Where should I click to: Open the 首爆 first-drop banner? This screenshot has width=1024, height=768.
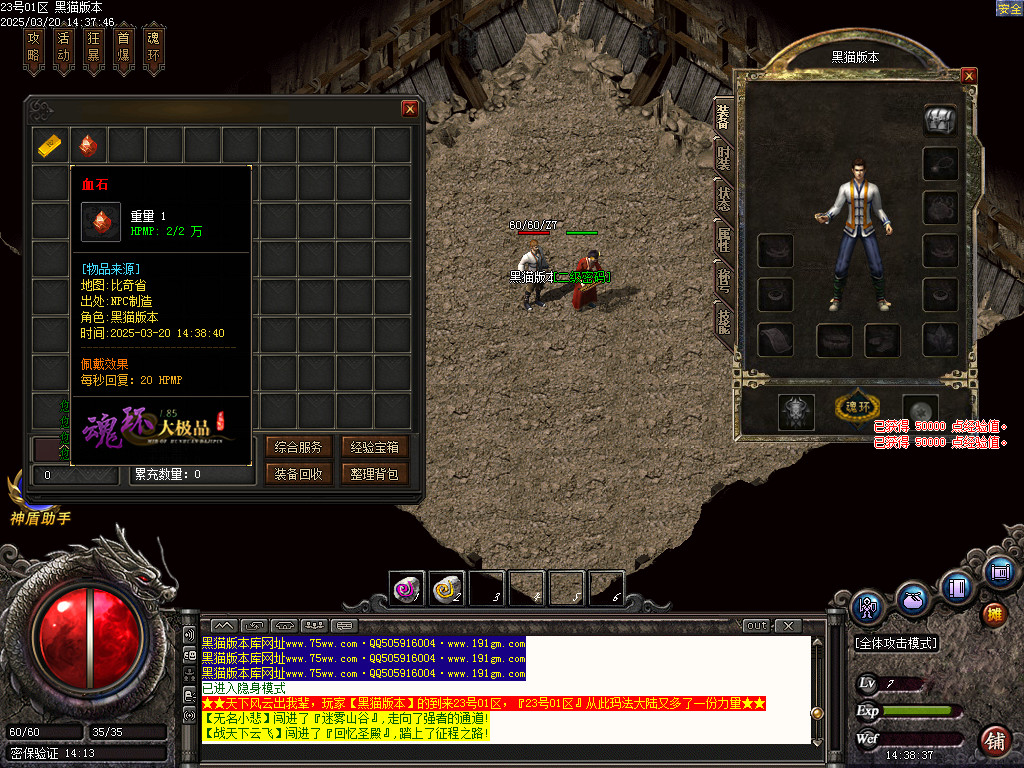[124, 49]
